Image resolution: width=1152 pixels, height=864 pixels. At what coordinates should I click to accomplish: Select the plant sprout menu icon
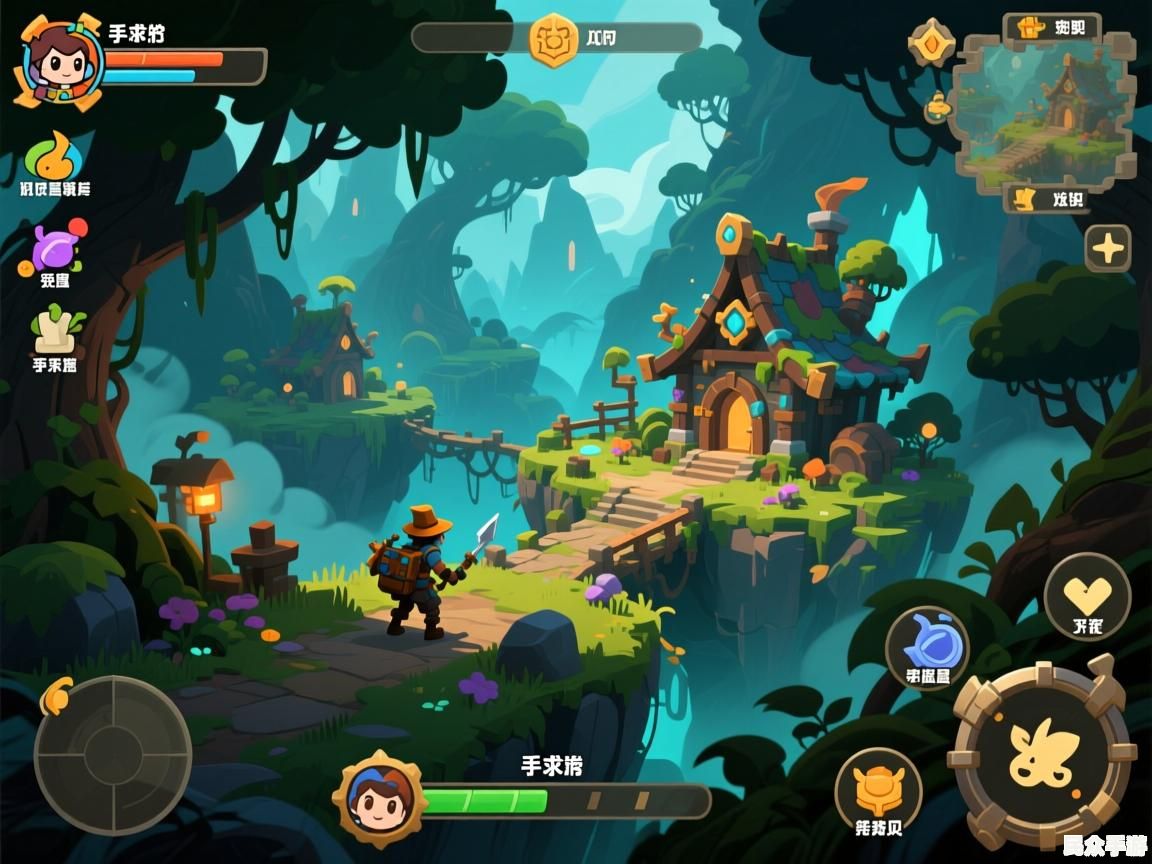[x=55, y=330]
